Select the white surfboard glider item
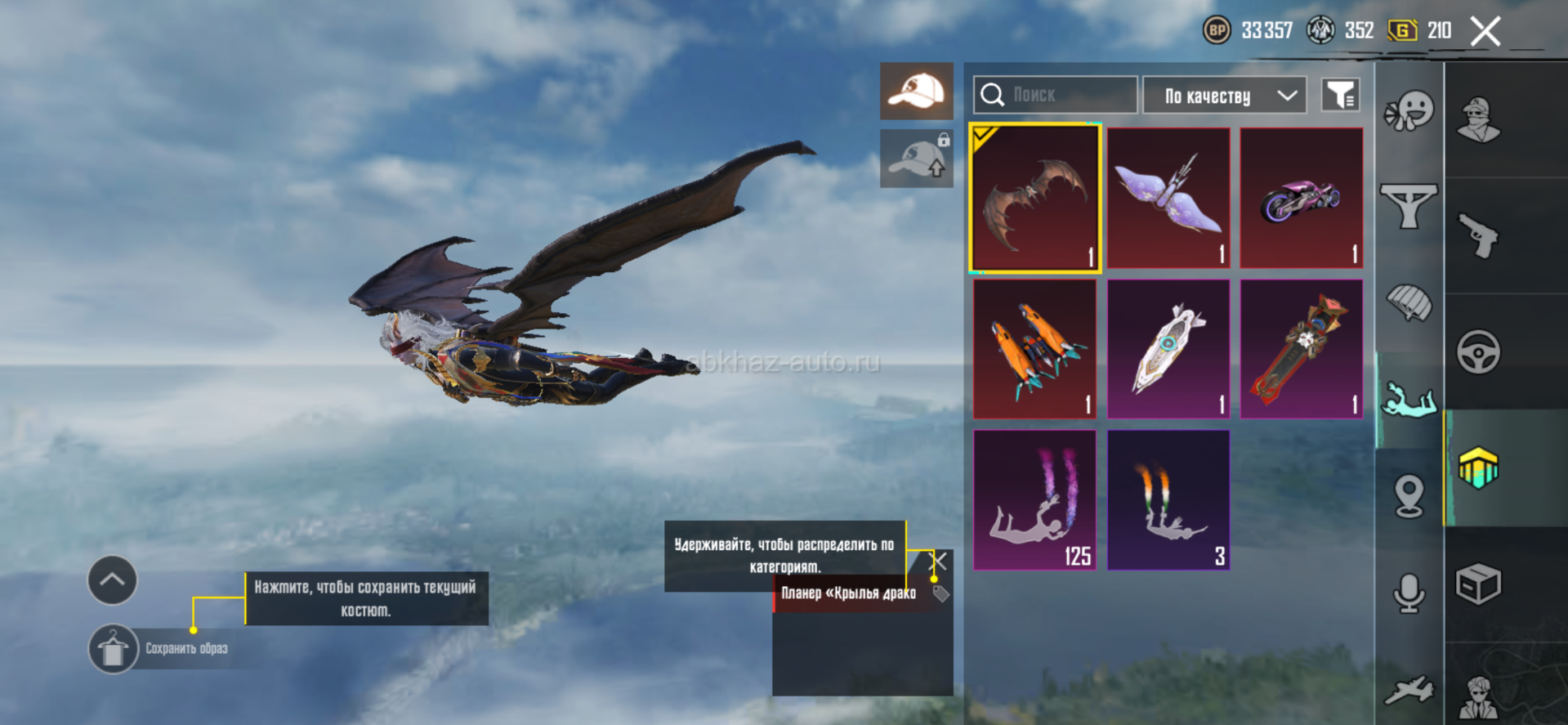The image size is (1568, 725). tap(1168, 350)
